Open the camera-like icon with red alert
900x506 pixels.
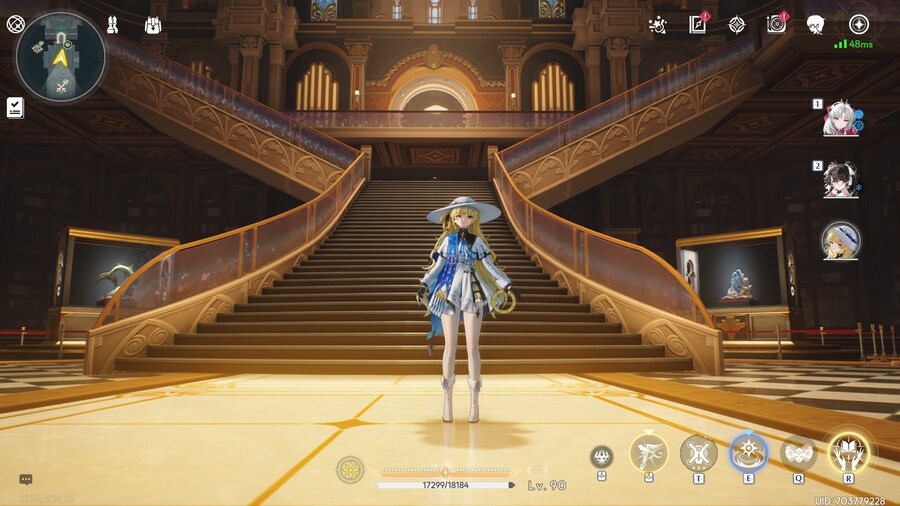pos(776,25)
